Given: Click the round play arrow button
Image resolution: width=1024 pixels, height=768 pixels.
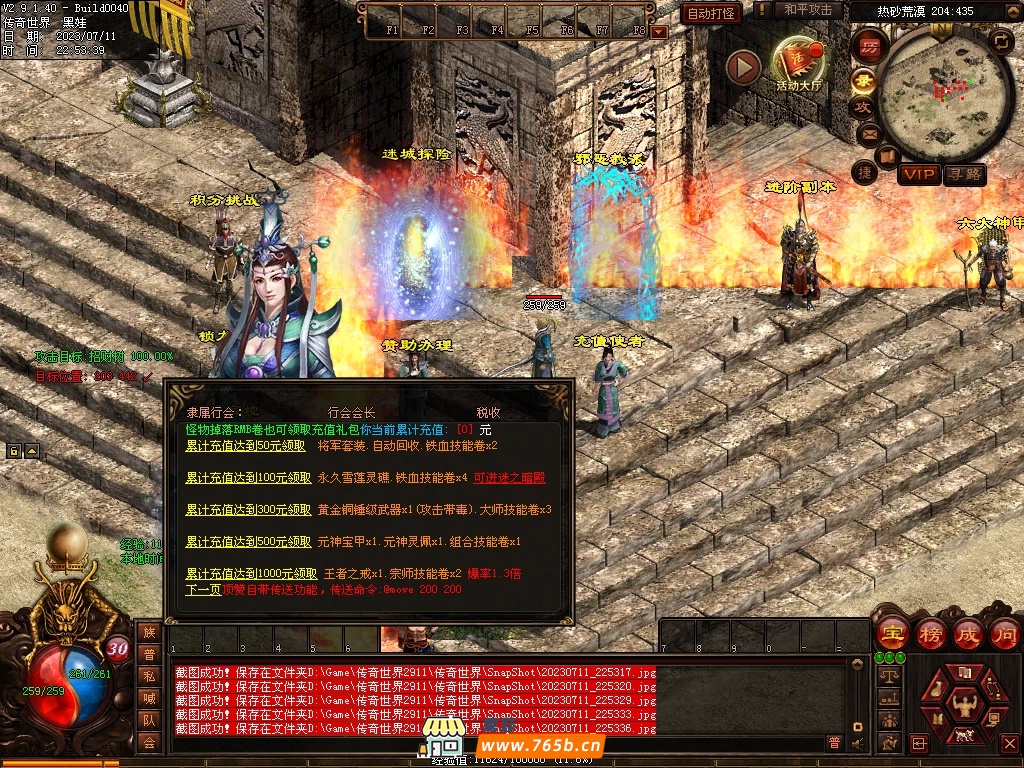Looking at the screenshot, I should (743, 67).
